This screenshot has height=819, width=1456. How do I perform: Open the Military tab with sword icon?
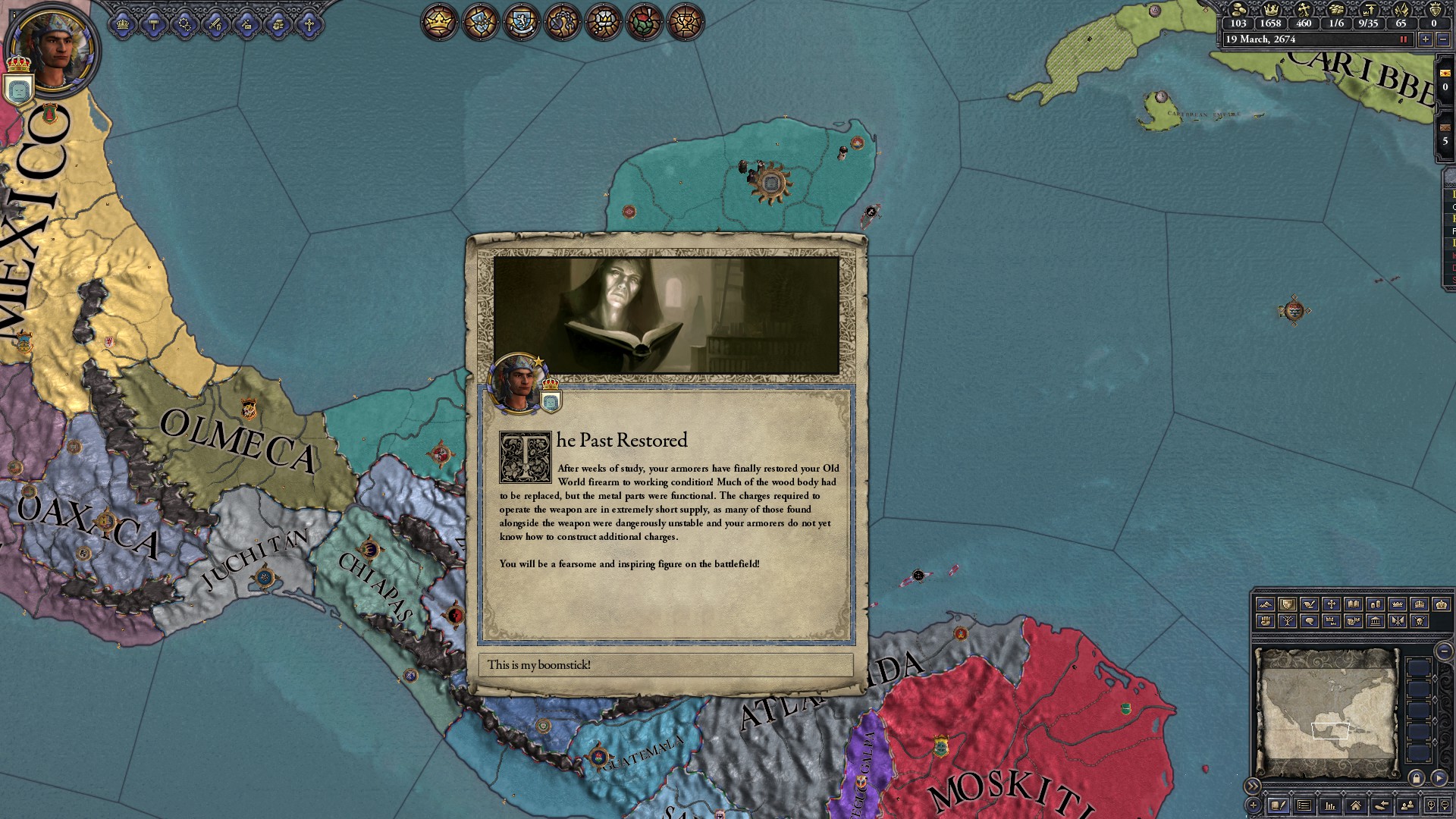click(x=216, y=25)
